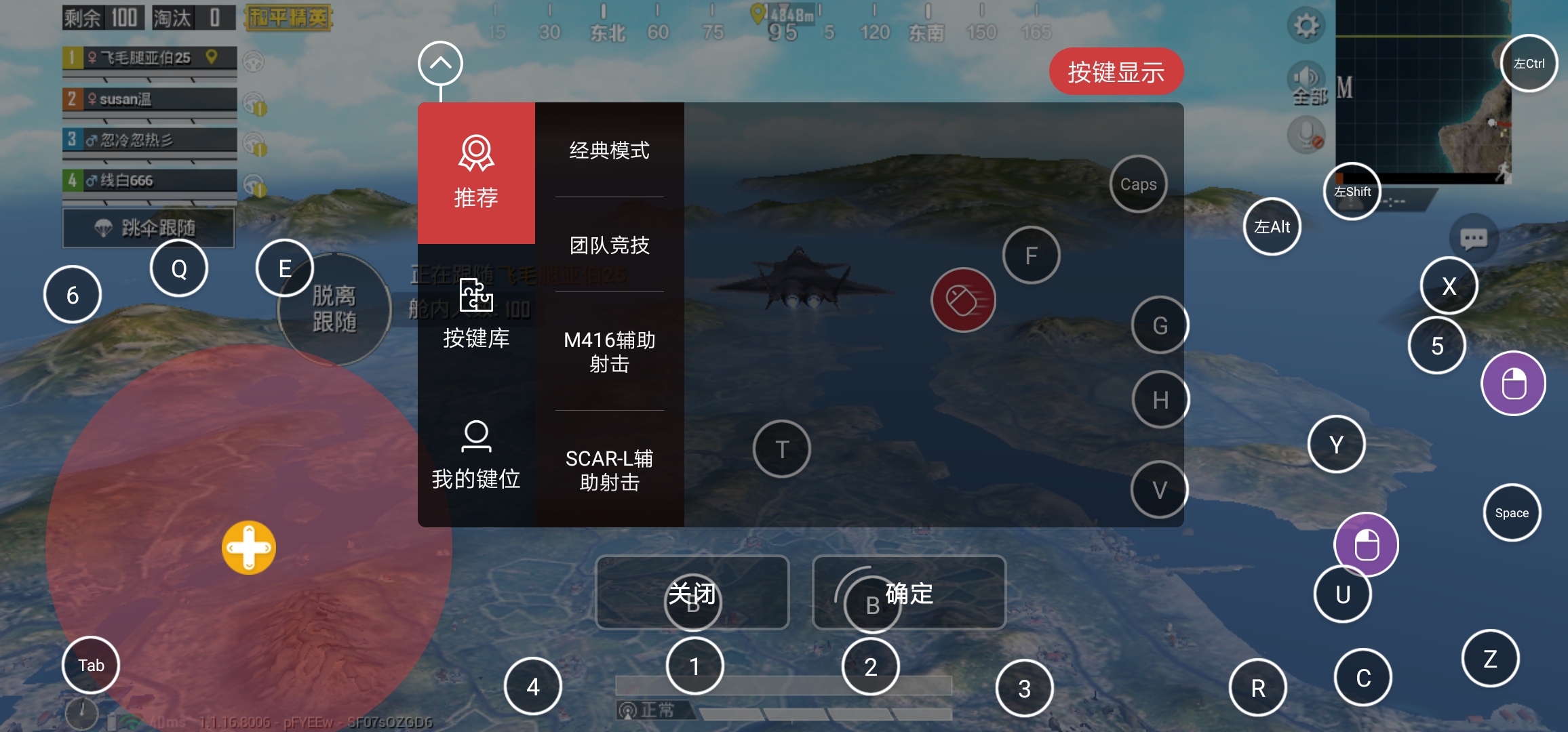Select the SCAR-L辅助射击 preset
Viewport: 1568px width, 732px height.
(609, 470)
